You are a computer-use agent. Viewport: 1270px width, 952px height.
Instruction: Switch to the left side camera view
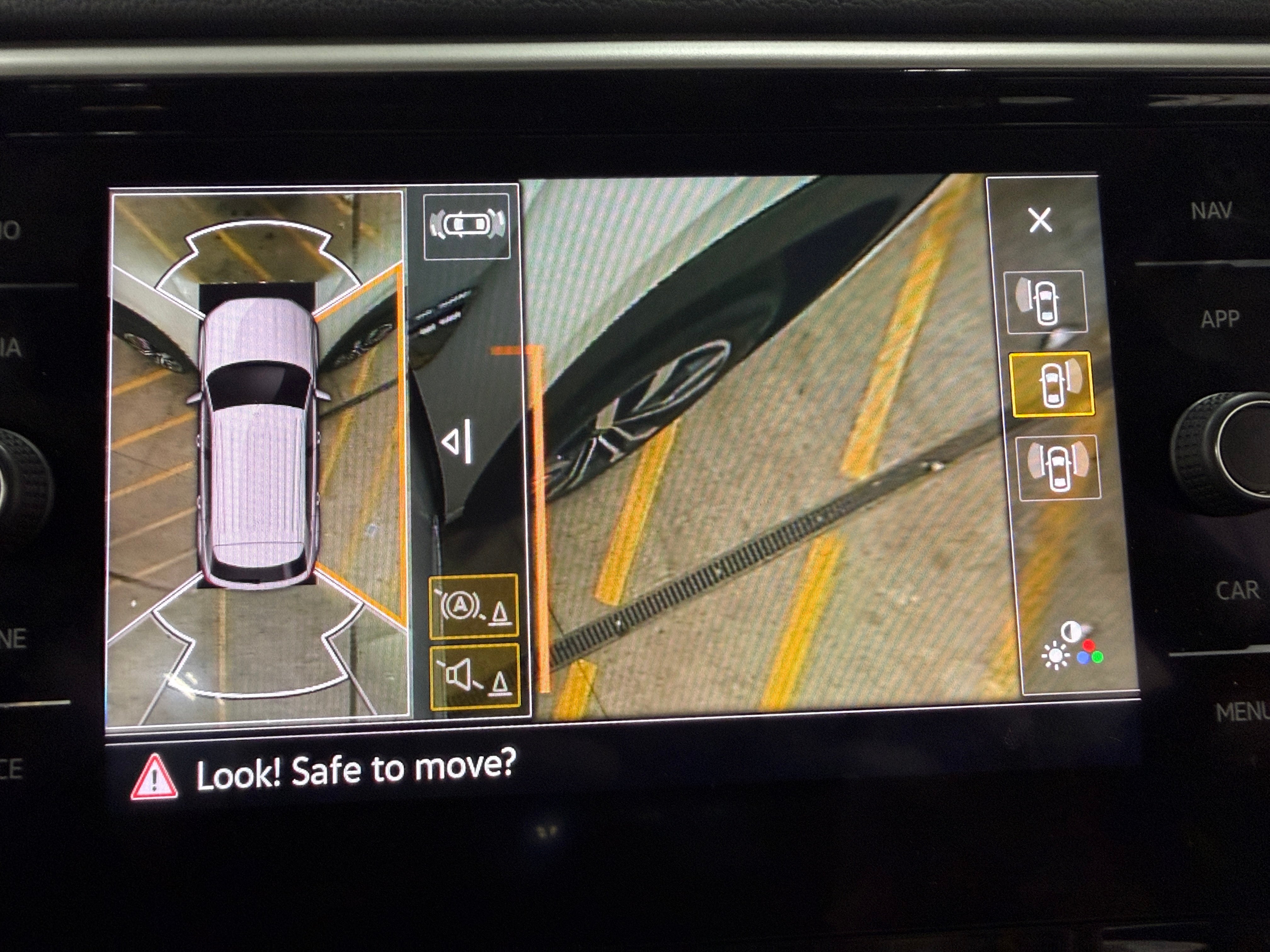1045,302
